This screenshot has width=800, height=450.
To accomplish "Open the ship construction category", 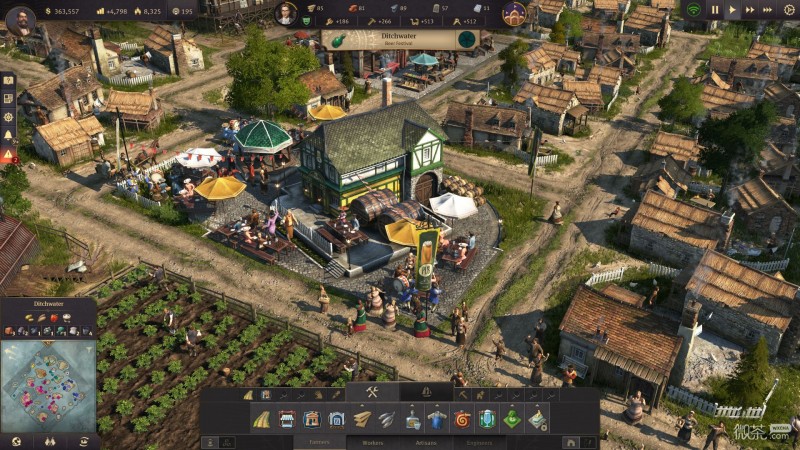I will (x=427, y=392).
